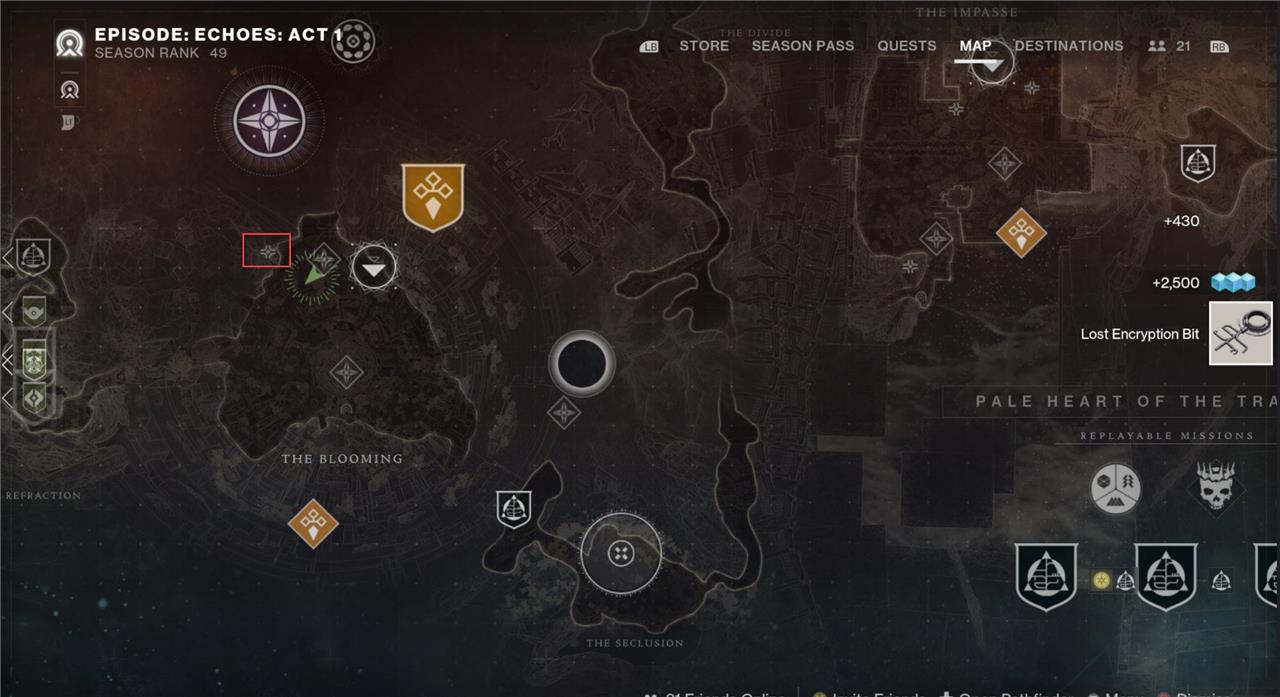Choose The Blooming landing zone triangle icon

pos(374,268)
